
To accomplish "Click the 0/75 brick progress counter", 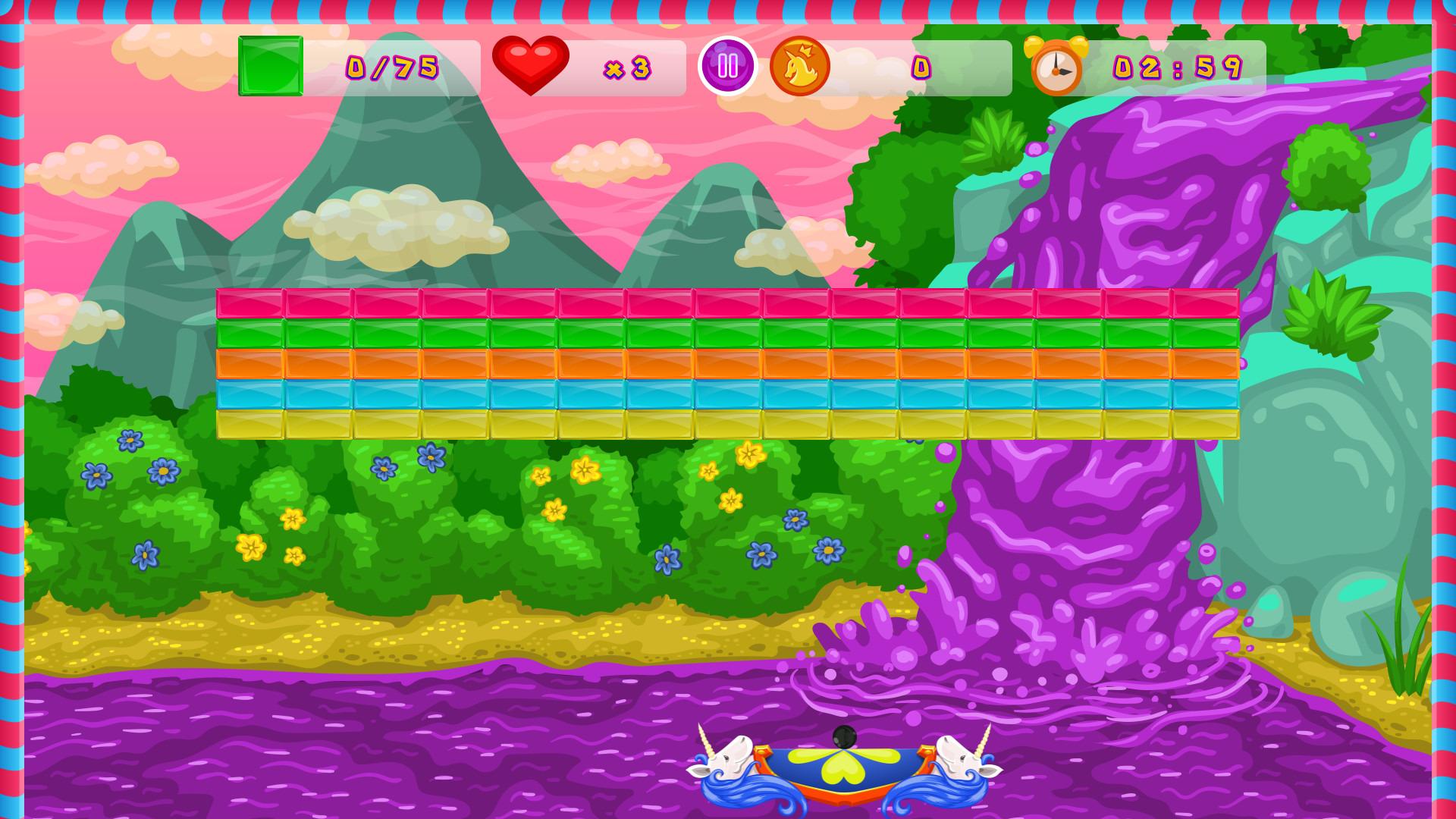I will pyautogui.click(x=391, y=67).
